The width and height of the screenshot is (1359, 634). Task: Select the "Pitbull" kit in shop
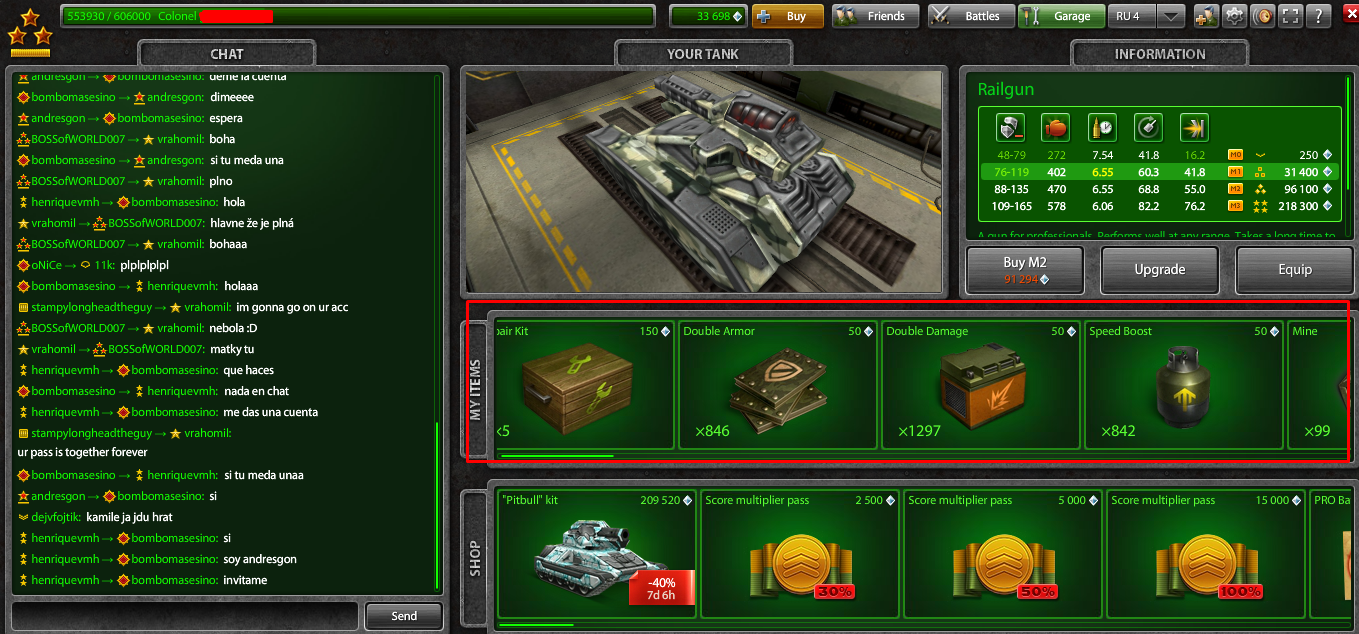(x=596, y=555)
